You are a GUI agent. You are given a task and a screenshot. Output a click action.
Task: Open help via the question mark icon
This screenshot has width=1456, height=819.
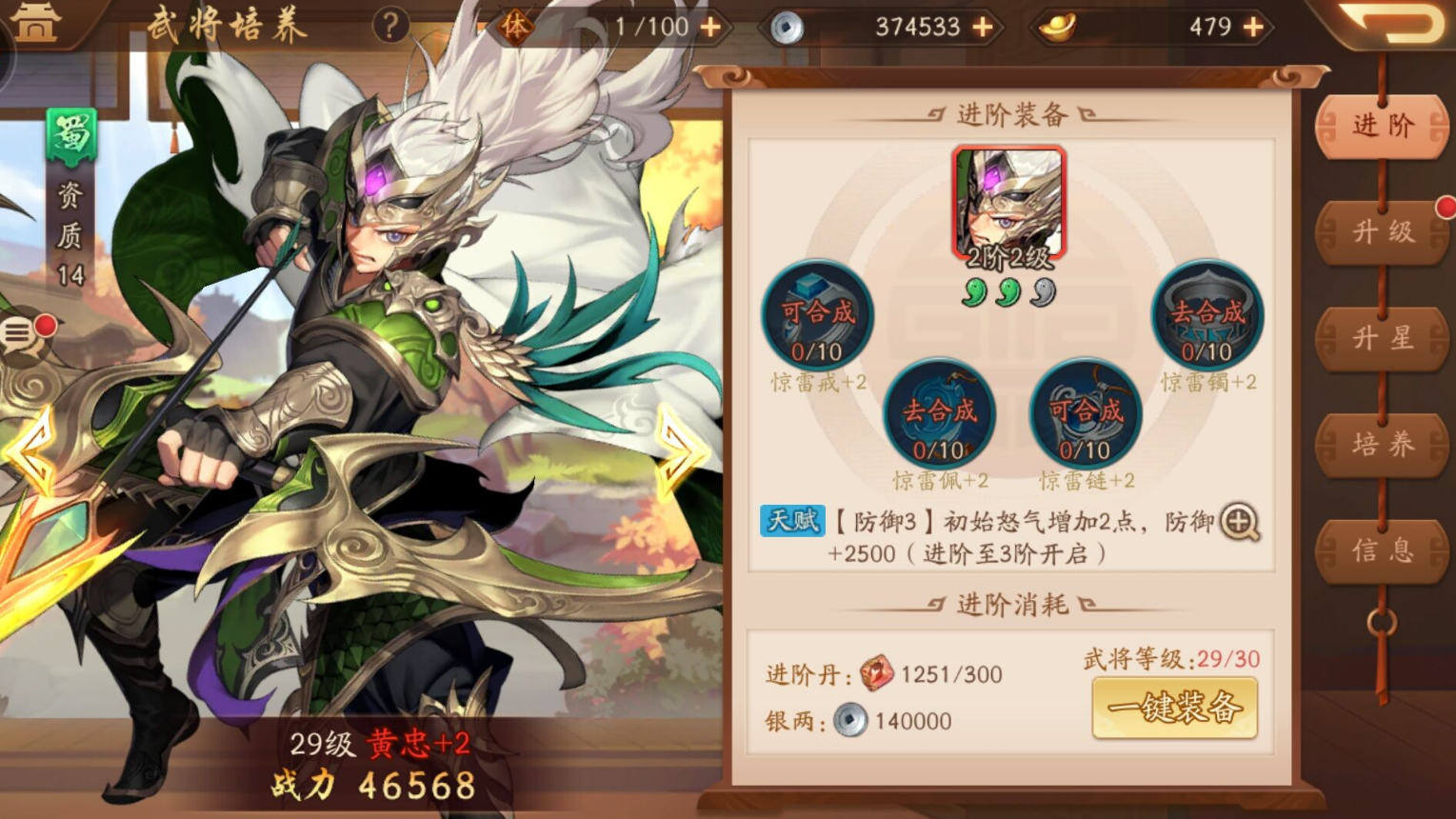pos(389,26)
